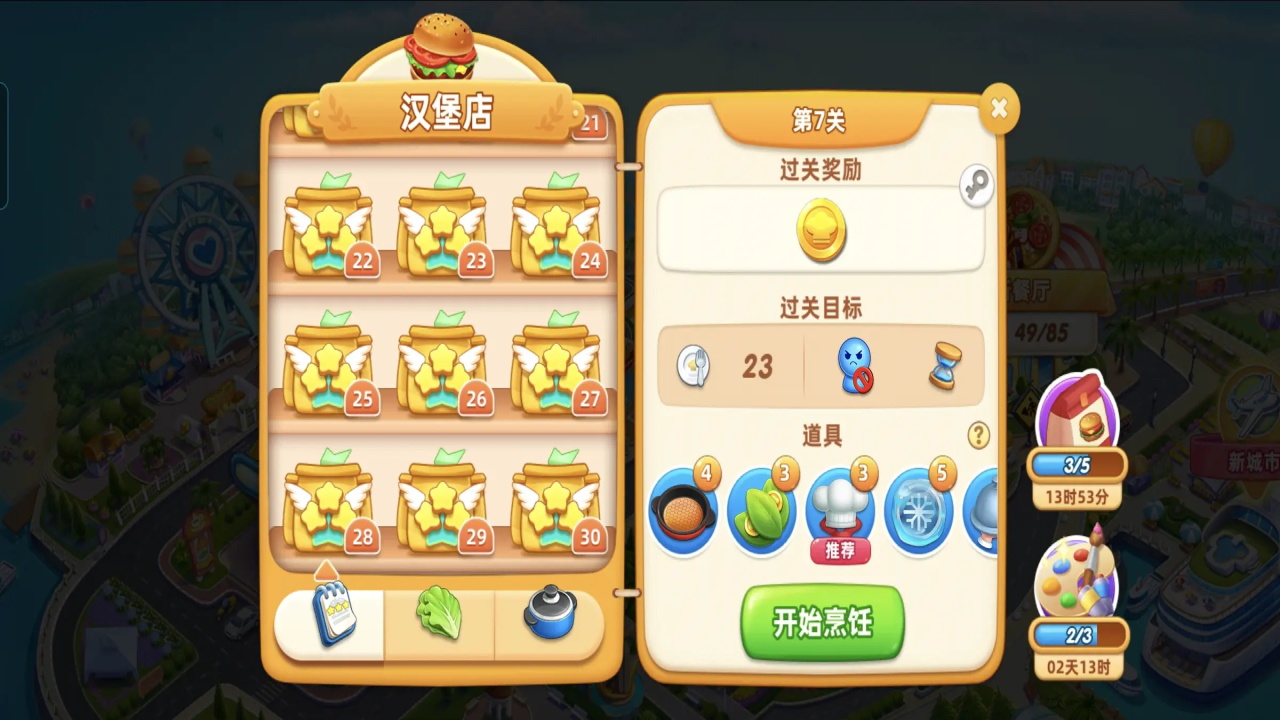Open the props help question mark

click(978, 436)
